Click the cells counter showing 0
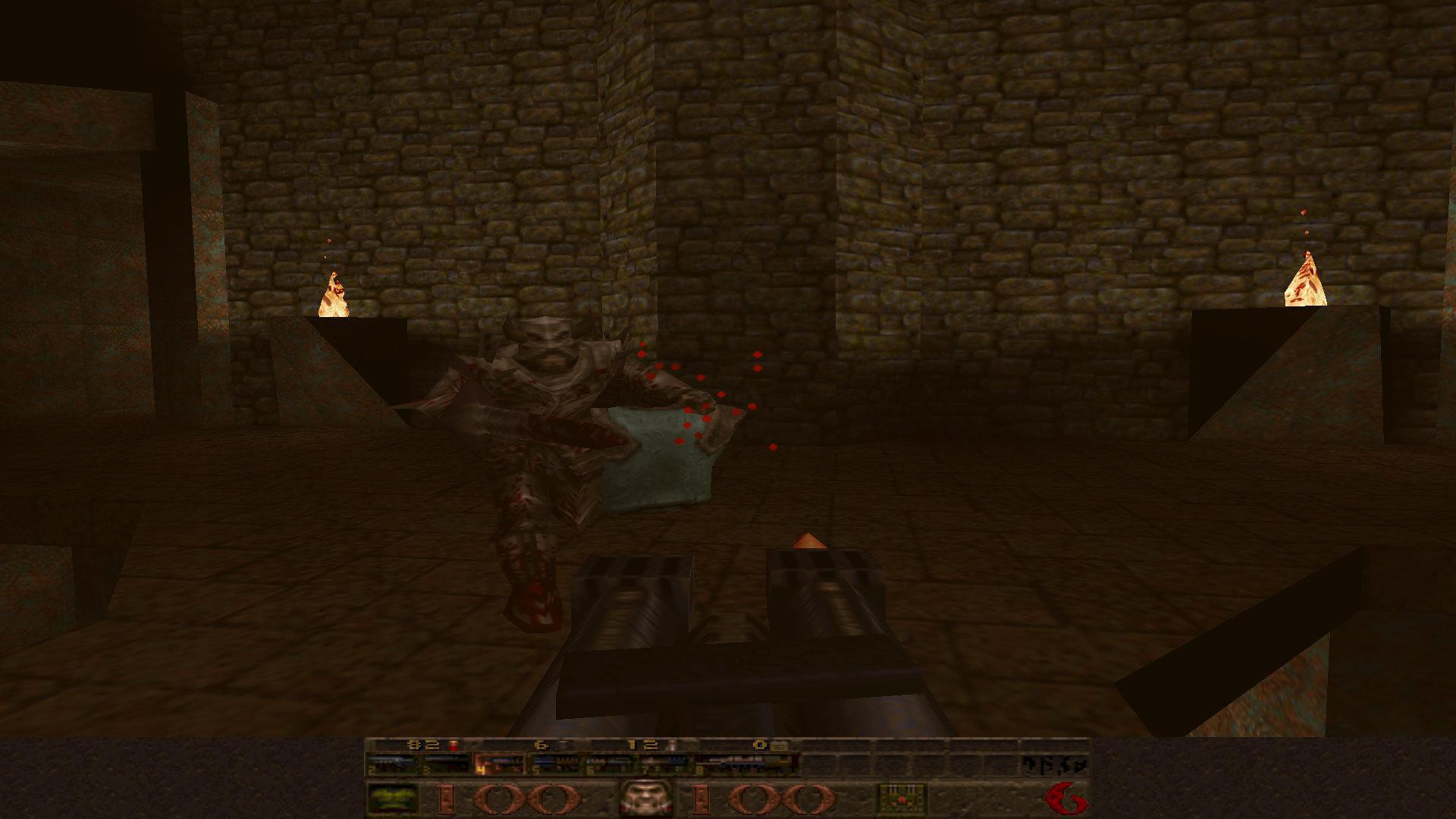This screenshot has width=1456, height=819. pyautogui.click(x=761, y=746)
